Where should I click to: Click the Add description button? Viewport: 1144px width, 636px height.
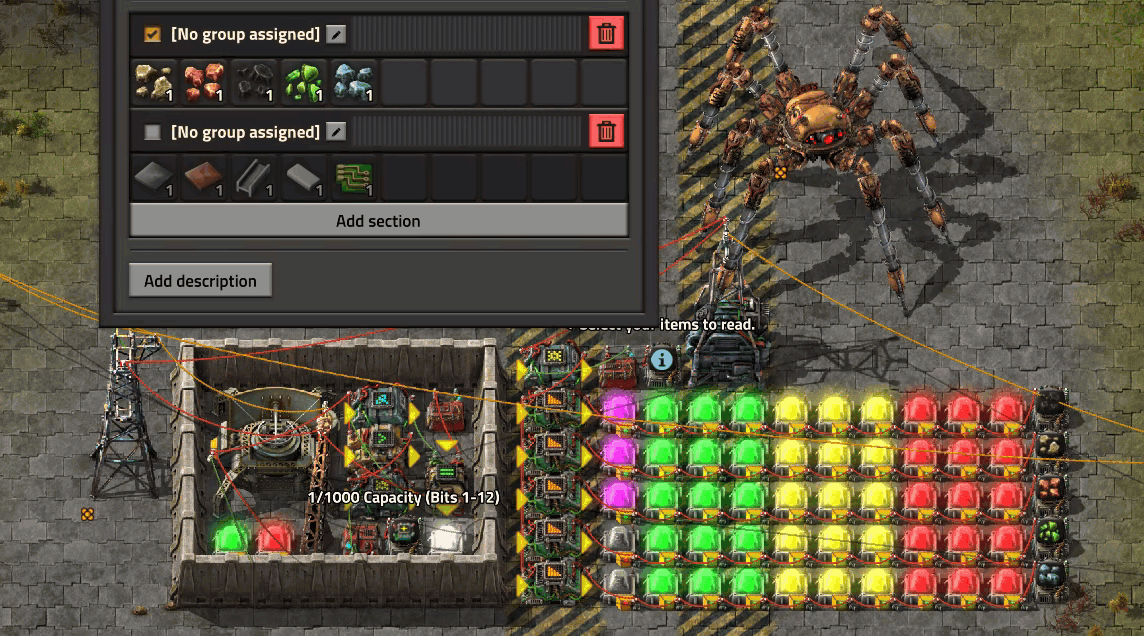pos(200,281)
